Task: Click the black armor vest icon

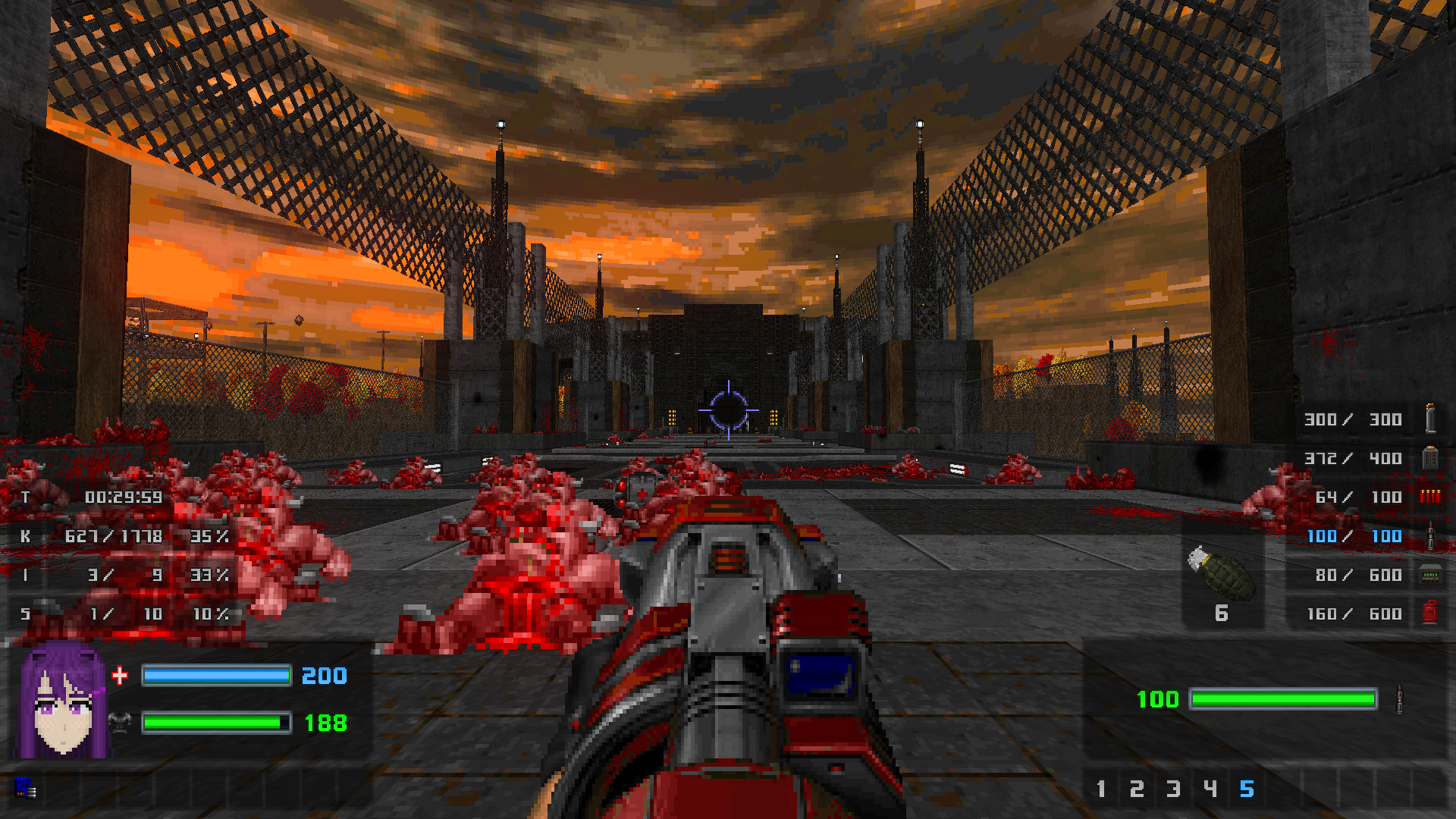Action: click(120, 723)
